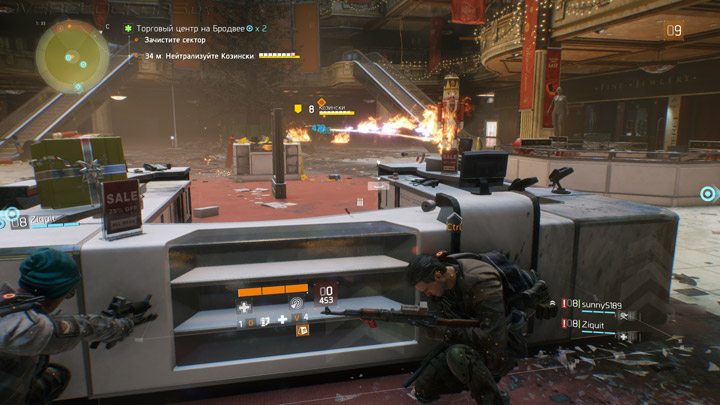Use the medkit plus icon
Image resolution: width=720 pixels, height=405 pixels.
click(x=283, y=321)
